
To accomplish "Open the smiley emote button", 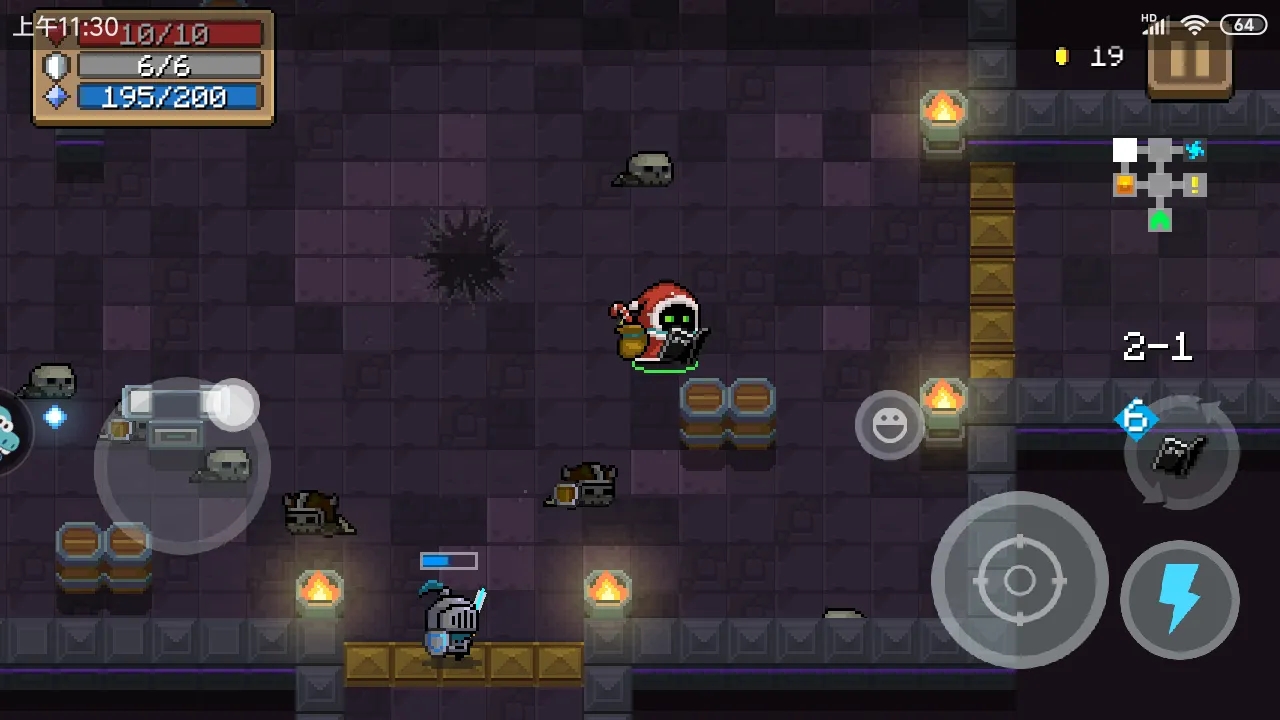I will pos(889,425).
